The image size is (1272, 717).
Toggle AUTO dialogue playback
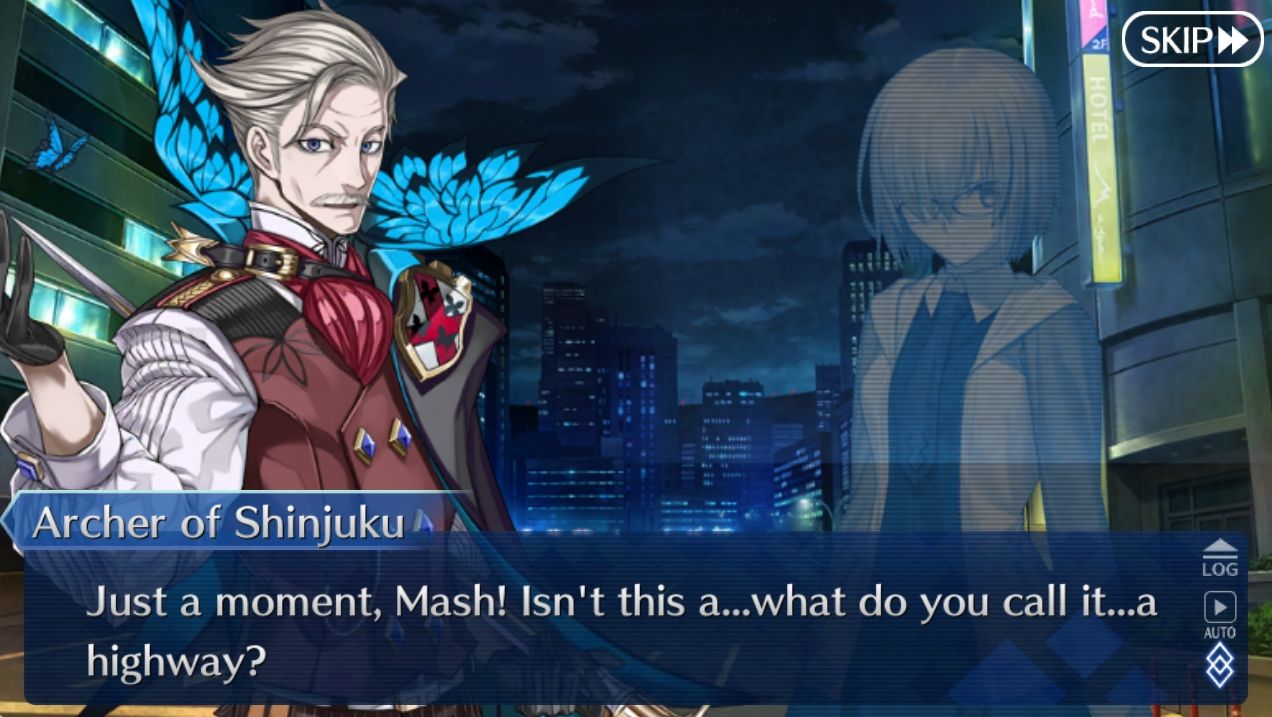coord(1219,614)
